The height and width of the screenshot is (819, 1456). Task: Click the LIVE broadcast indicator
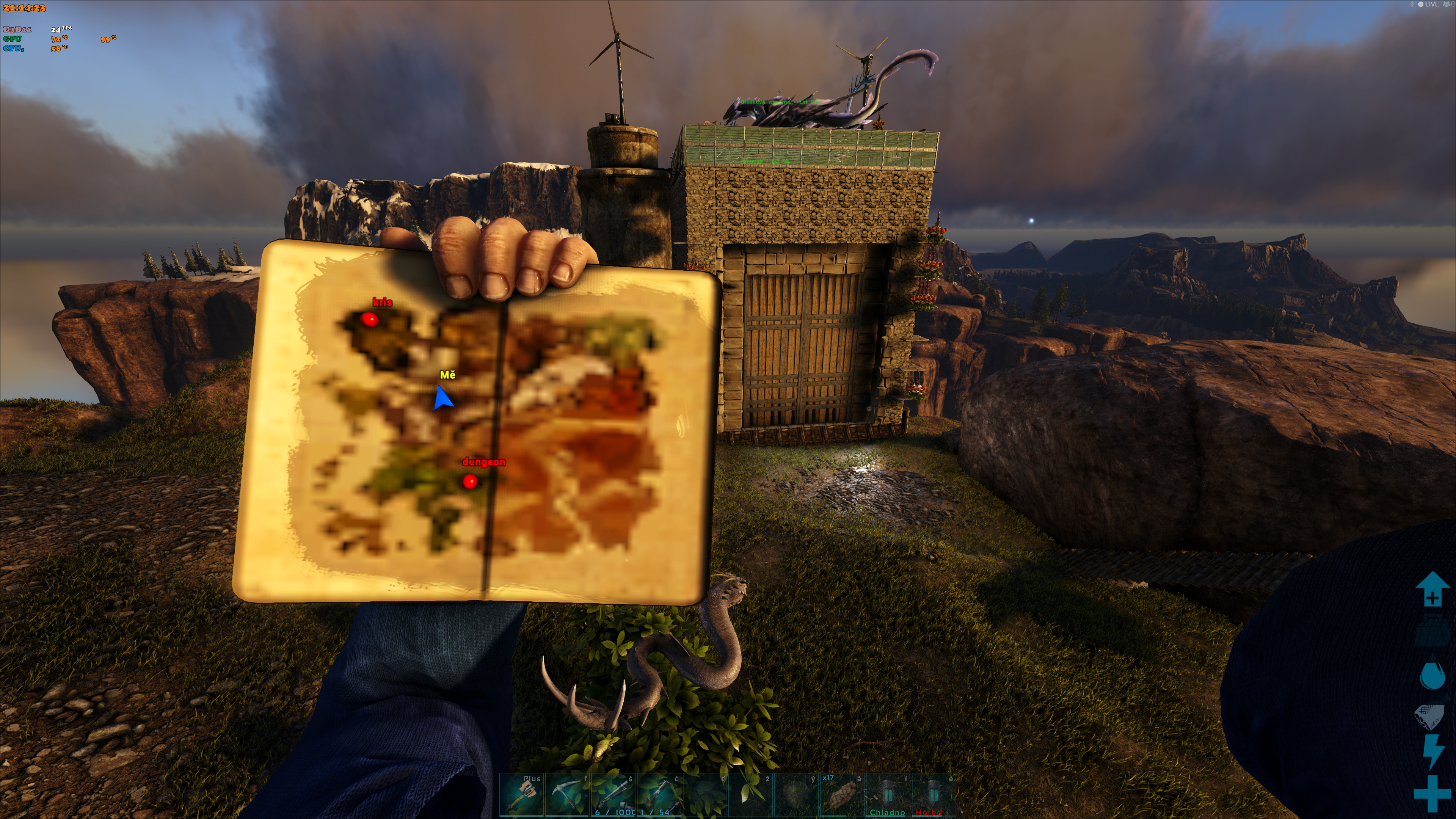pos(1431,5)
